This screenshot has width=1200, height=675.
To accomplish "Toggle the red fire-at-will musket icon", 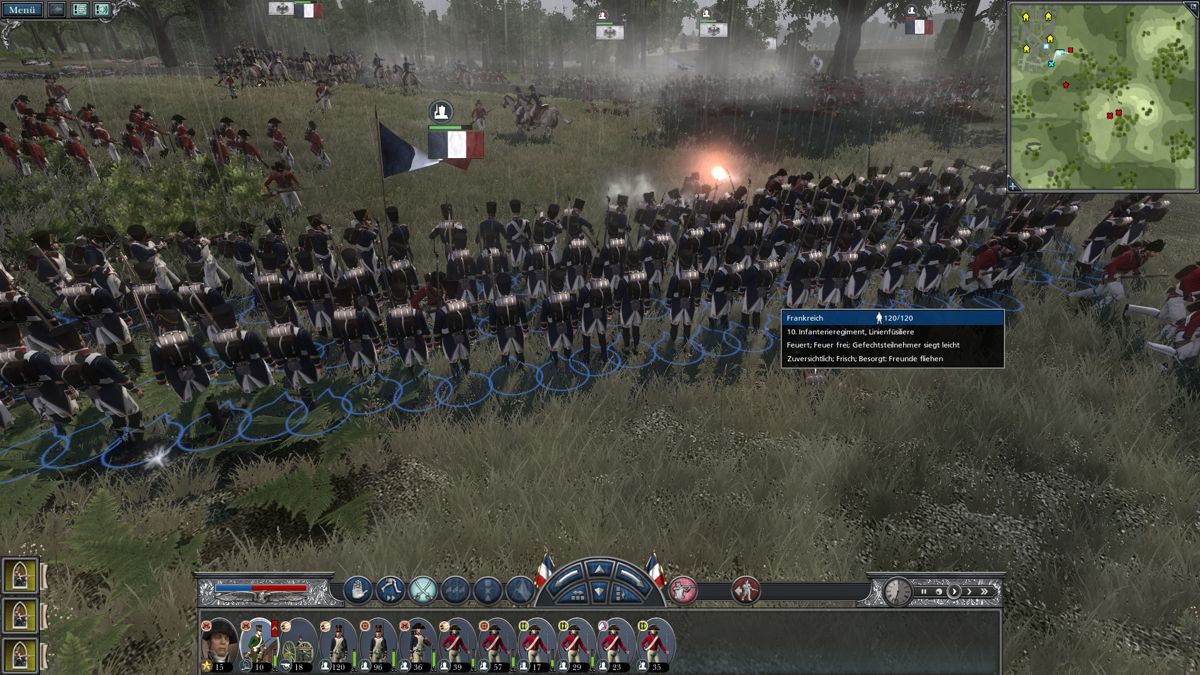I will [x=682, y=590].
